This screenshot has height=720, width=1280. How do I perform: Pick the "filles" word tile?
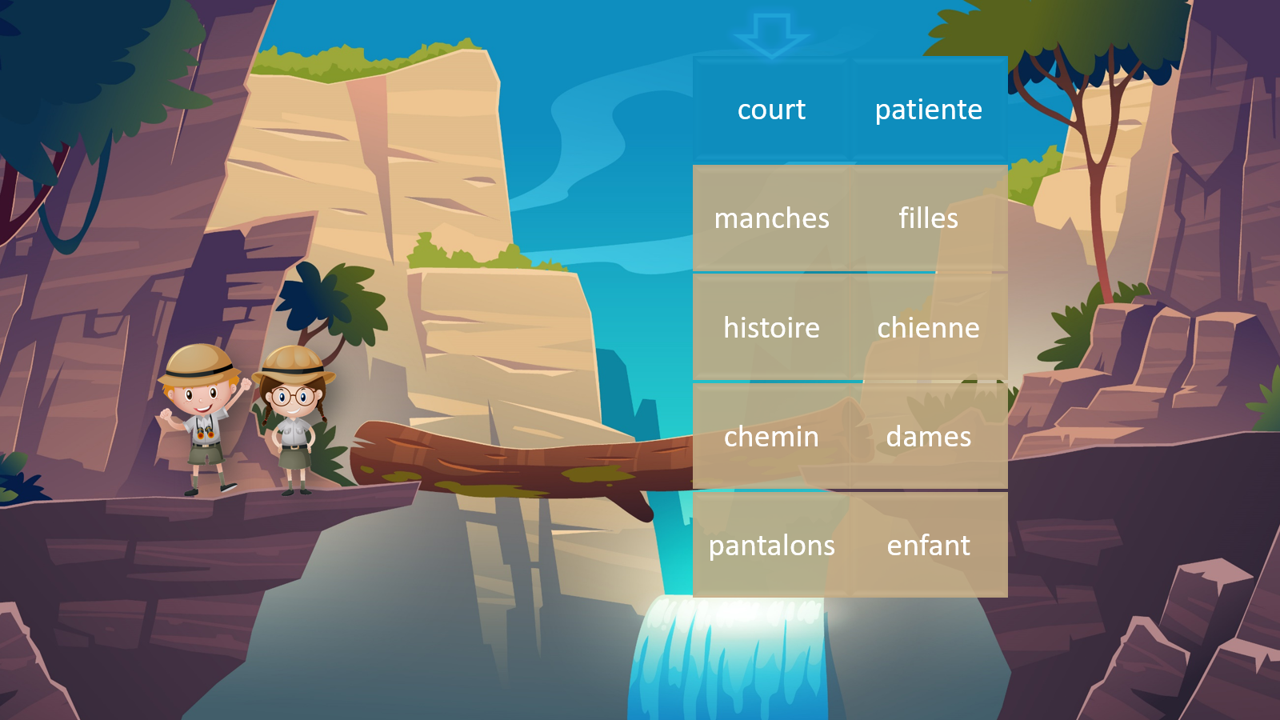pyautogui.click(x=928, y=219)
